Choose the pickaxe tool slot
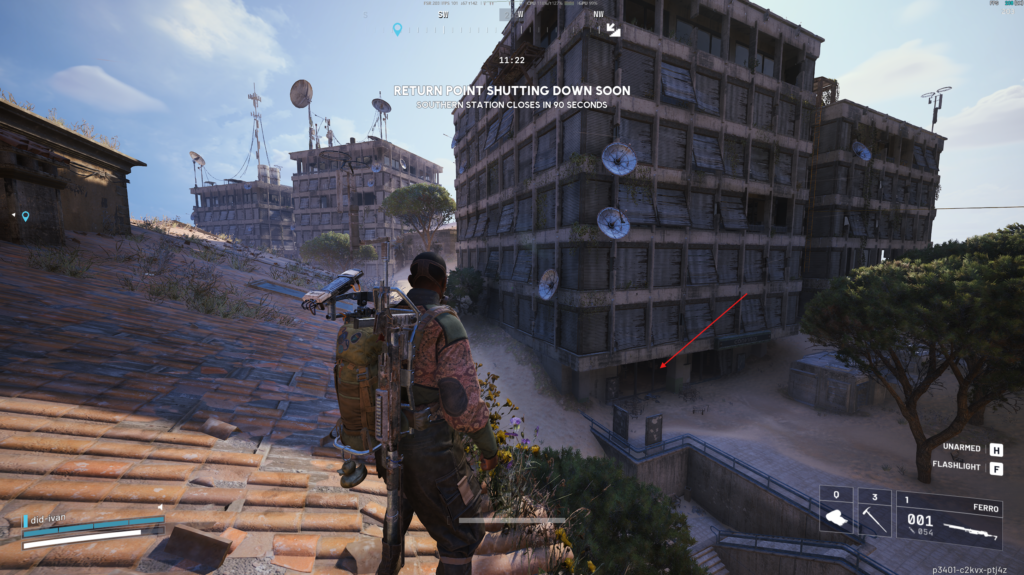This screenshot has height=575, width=1024. pyautogui.click(x=874, y=512)
